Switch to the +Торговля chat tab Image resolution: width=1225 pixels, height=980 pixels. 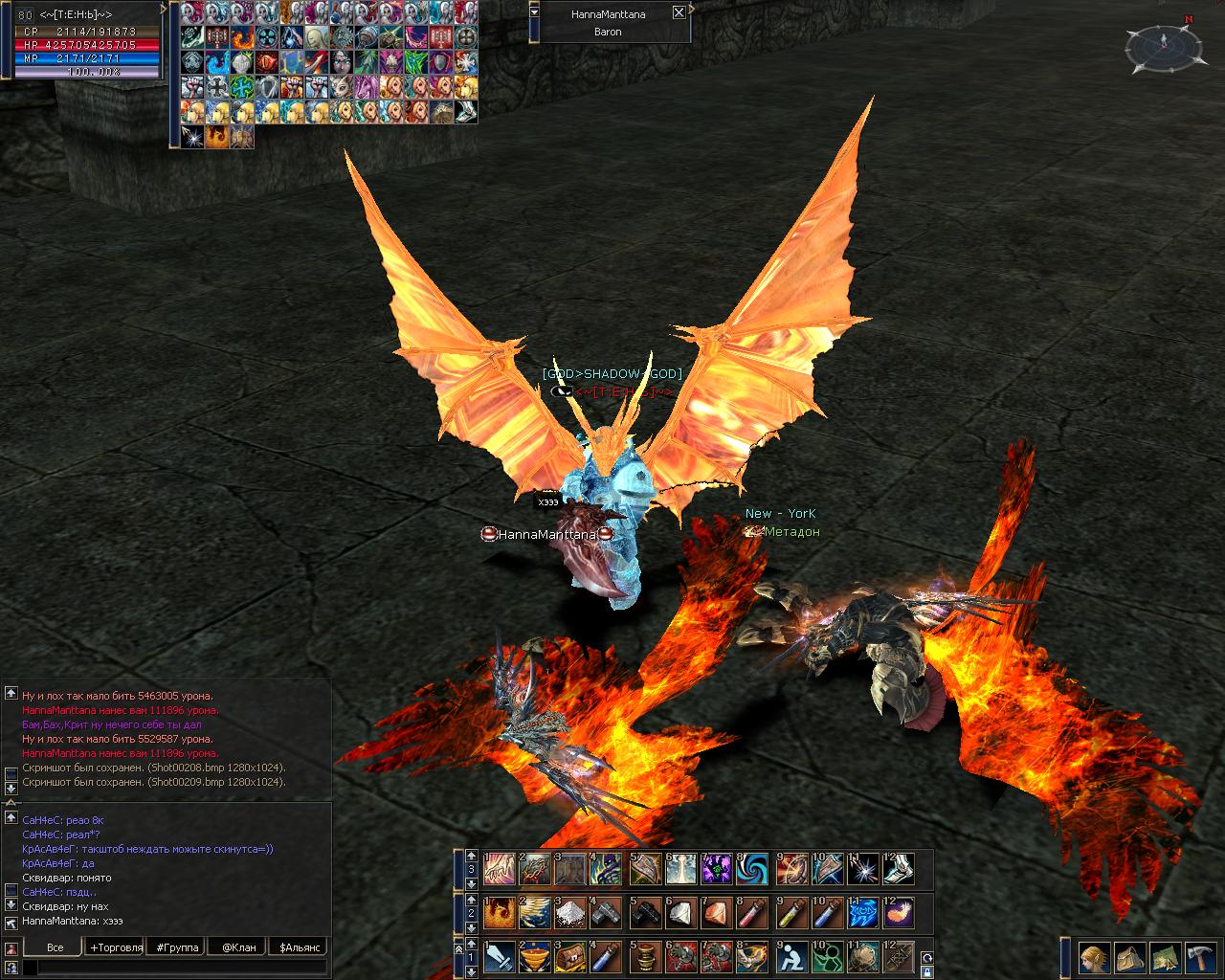(x=117, y=947)
